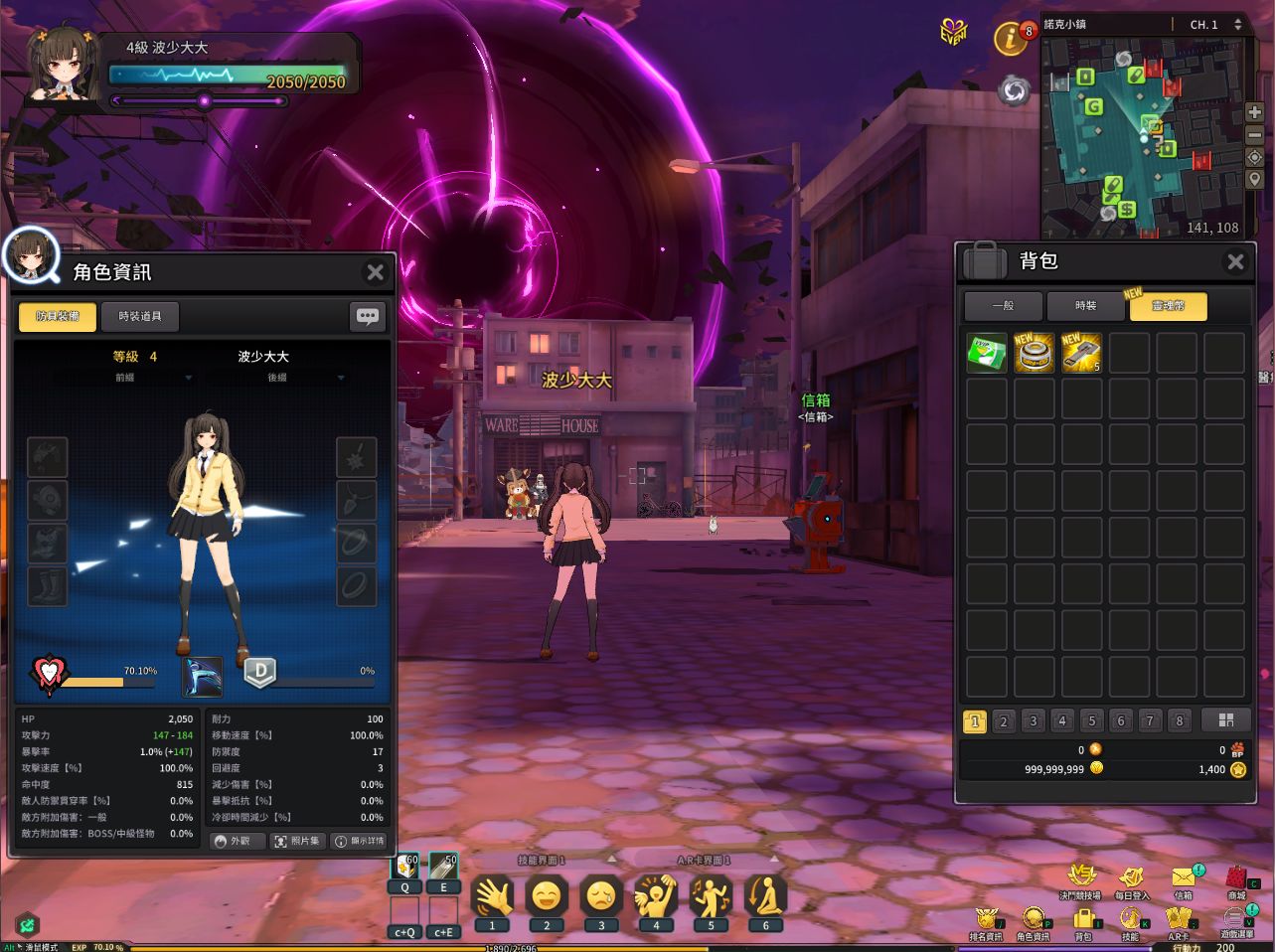Use the waving hand emote in slot 1

coord(493,897)
